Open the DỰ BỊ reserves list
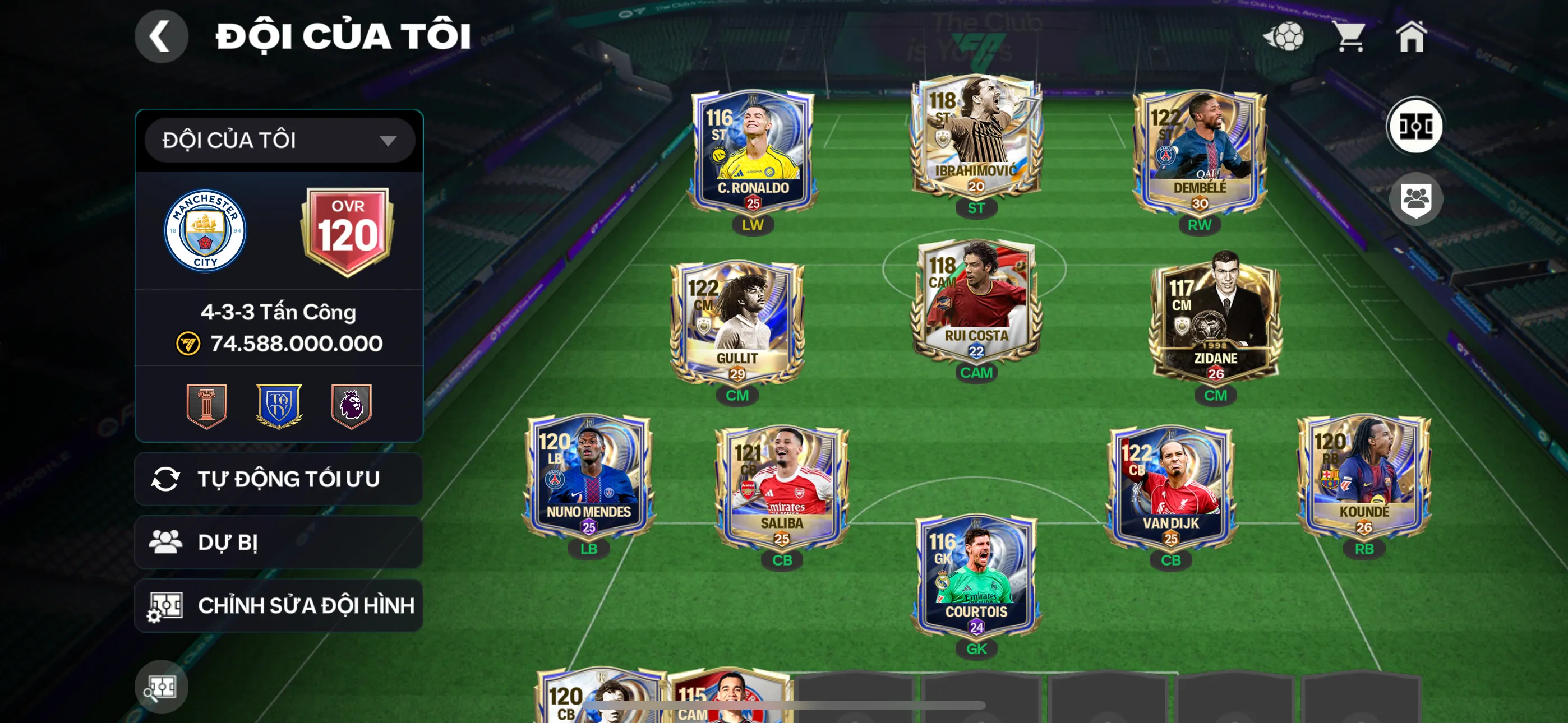The width and height of the screenshot is (1568, 723). (x=279, y=543)
